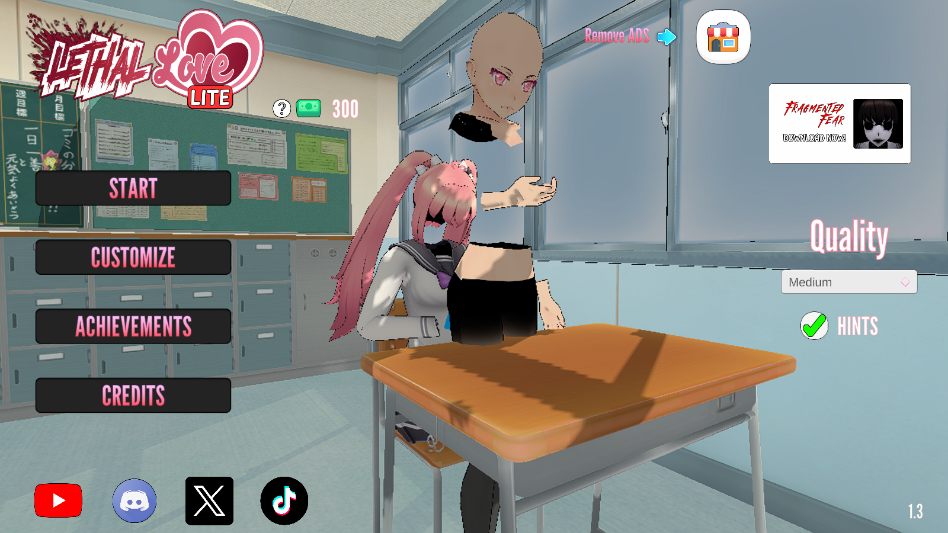Screen dimensions: 948x533
Task: Join the Discord server via its icon
Action: (134, 500)
